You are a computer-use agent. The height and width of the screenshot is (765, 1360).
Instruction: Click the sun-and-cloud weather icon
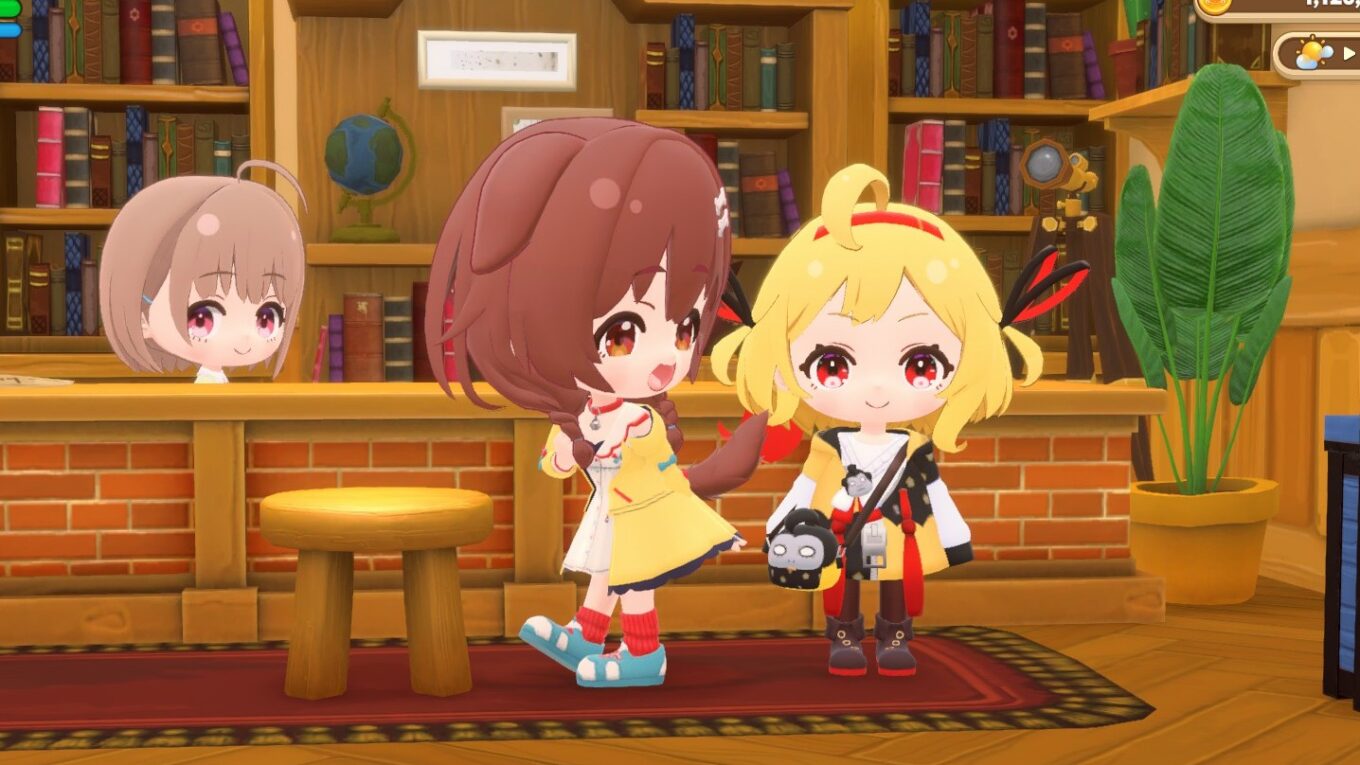click(1314, 53)
